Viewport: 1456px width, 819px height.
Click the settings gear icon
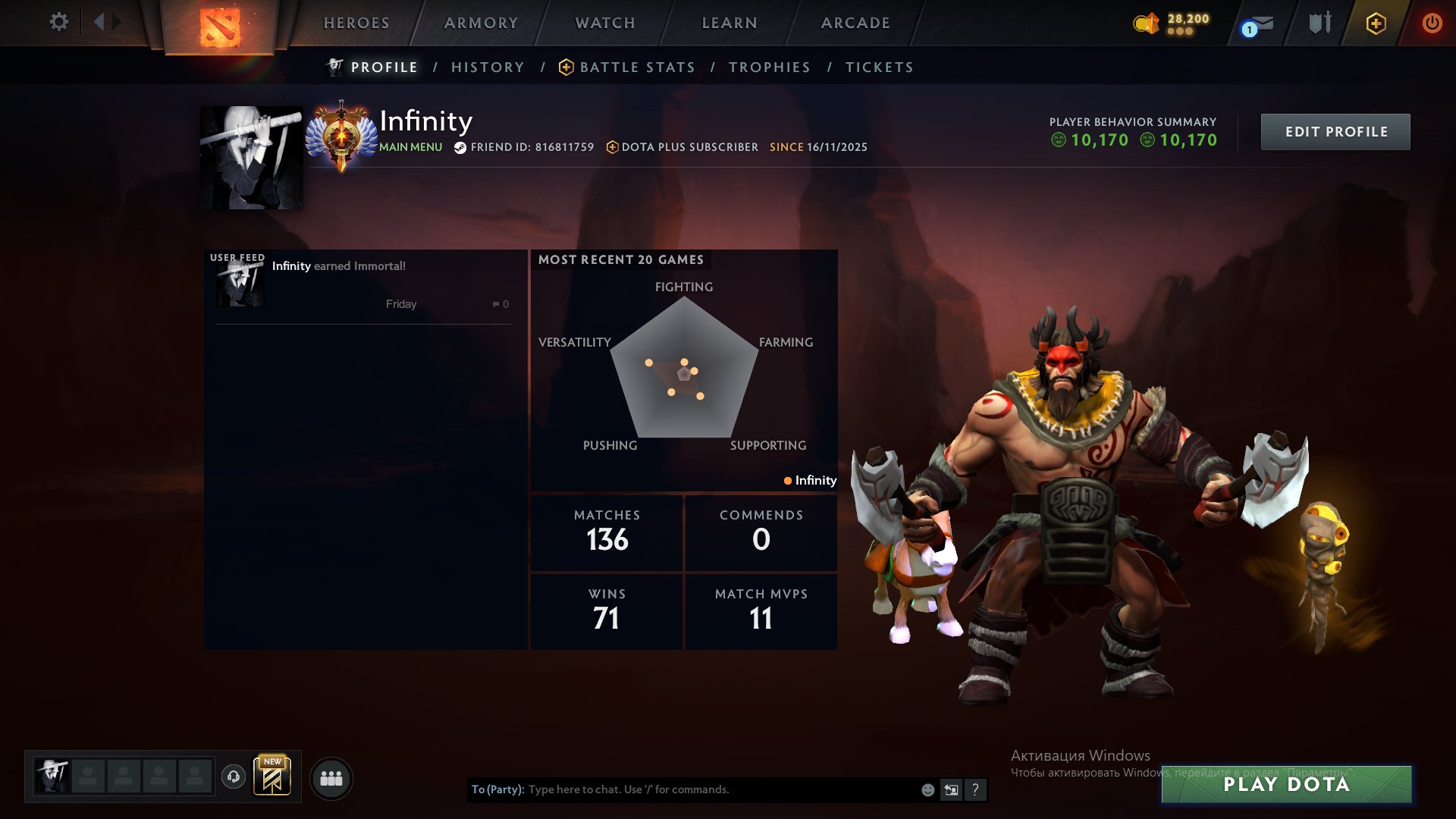(x=59, y=22)
